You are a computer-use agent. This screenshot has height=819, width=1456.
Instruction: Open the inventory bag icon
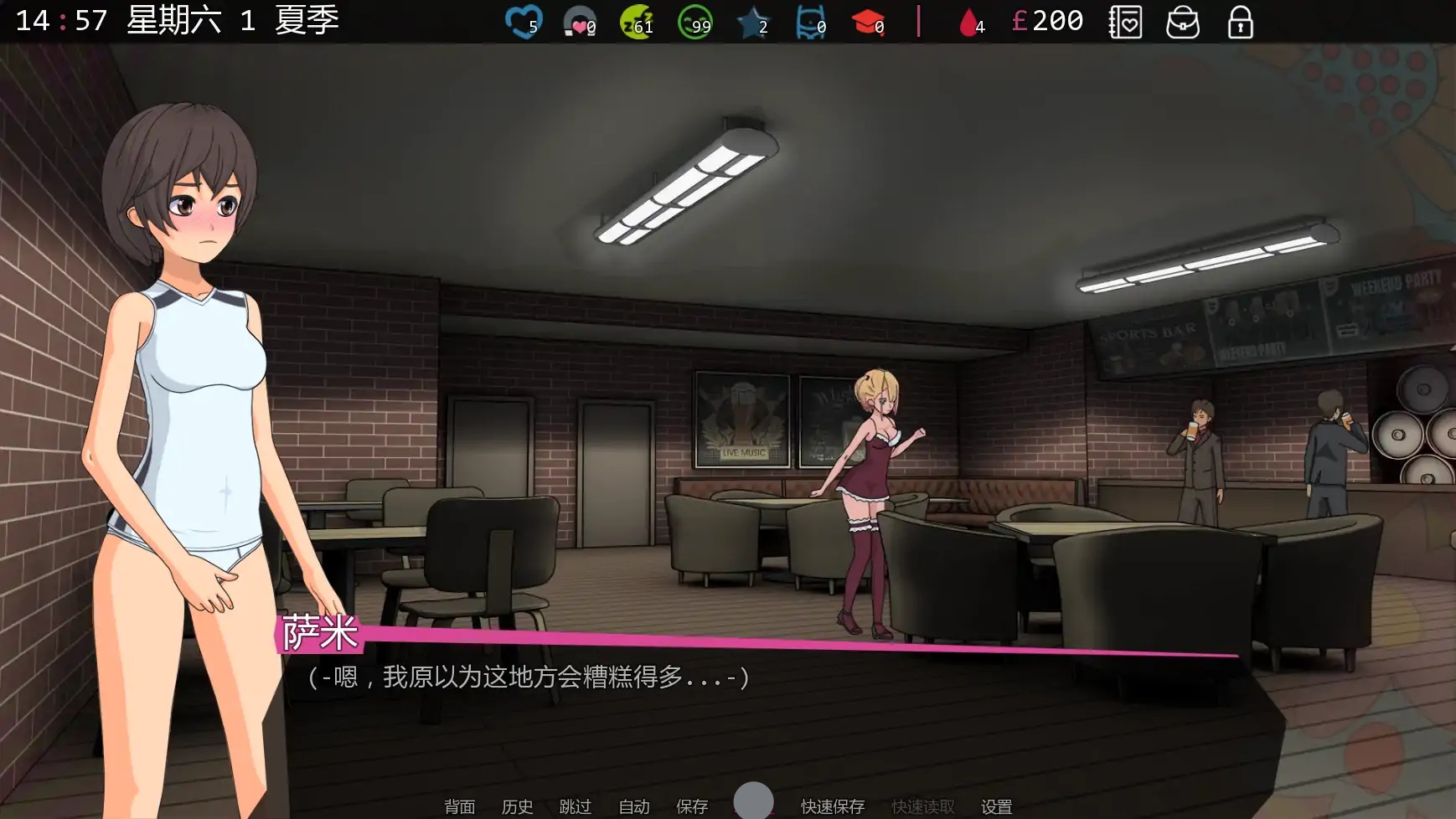tap(1182, 23)
